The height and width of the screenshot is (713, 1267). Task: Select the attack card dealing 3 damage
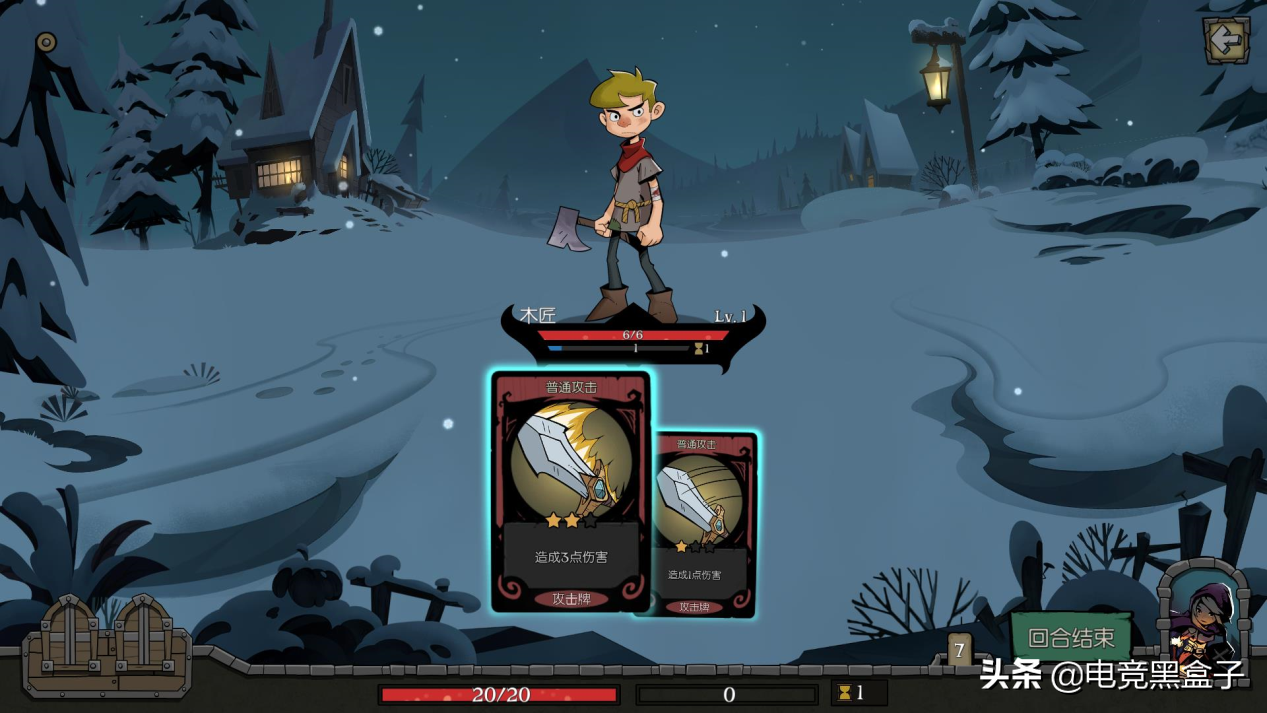click(571, 491)
